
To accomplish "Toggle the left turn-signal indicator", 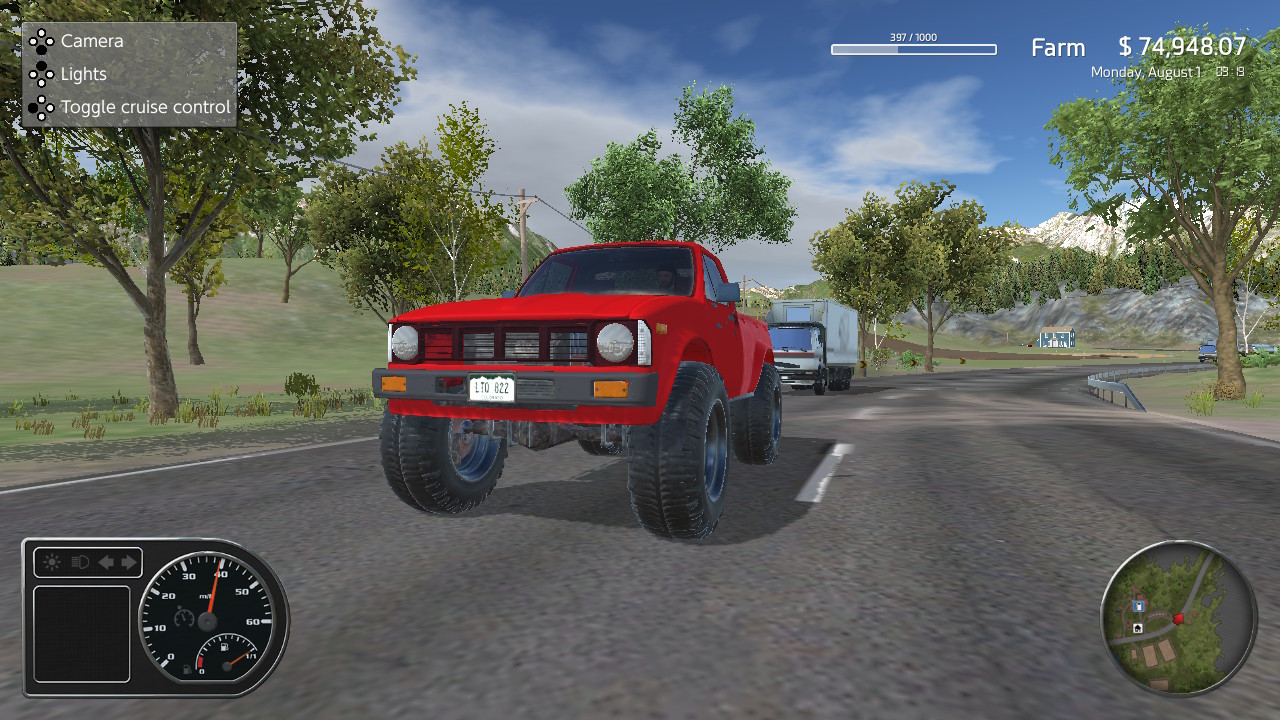I will [x=106, y=562].
